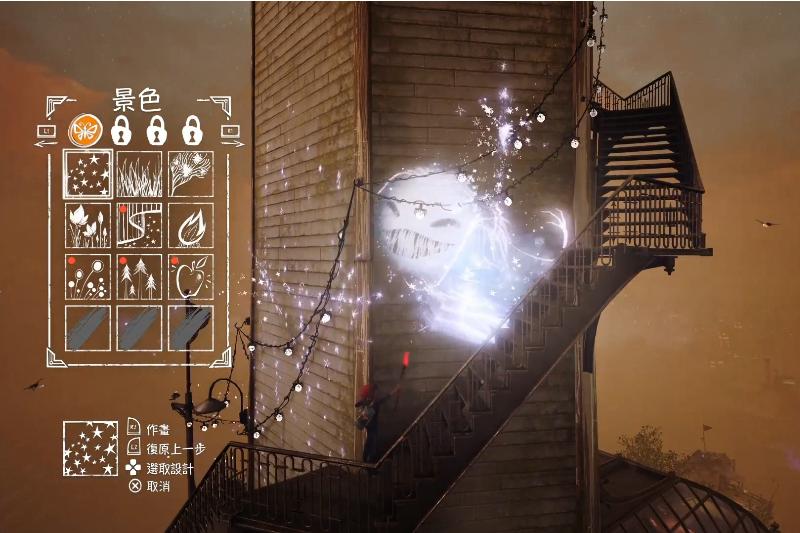Select the butterfly category tab
The width and height of the screenshot is (800, 533).
[x=84, y=130]
